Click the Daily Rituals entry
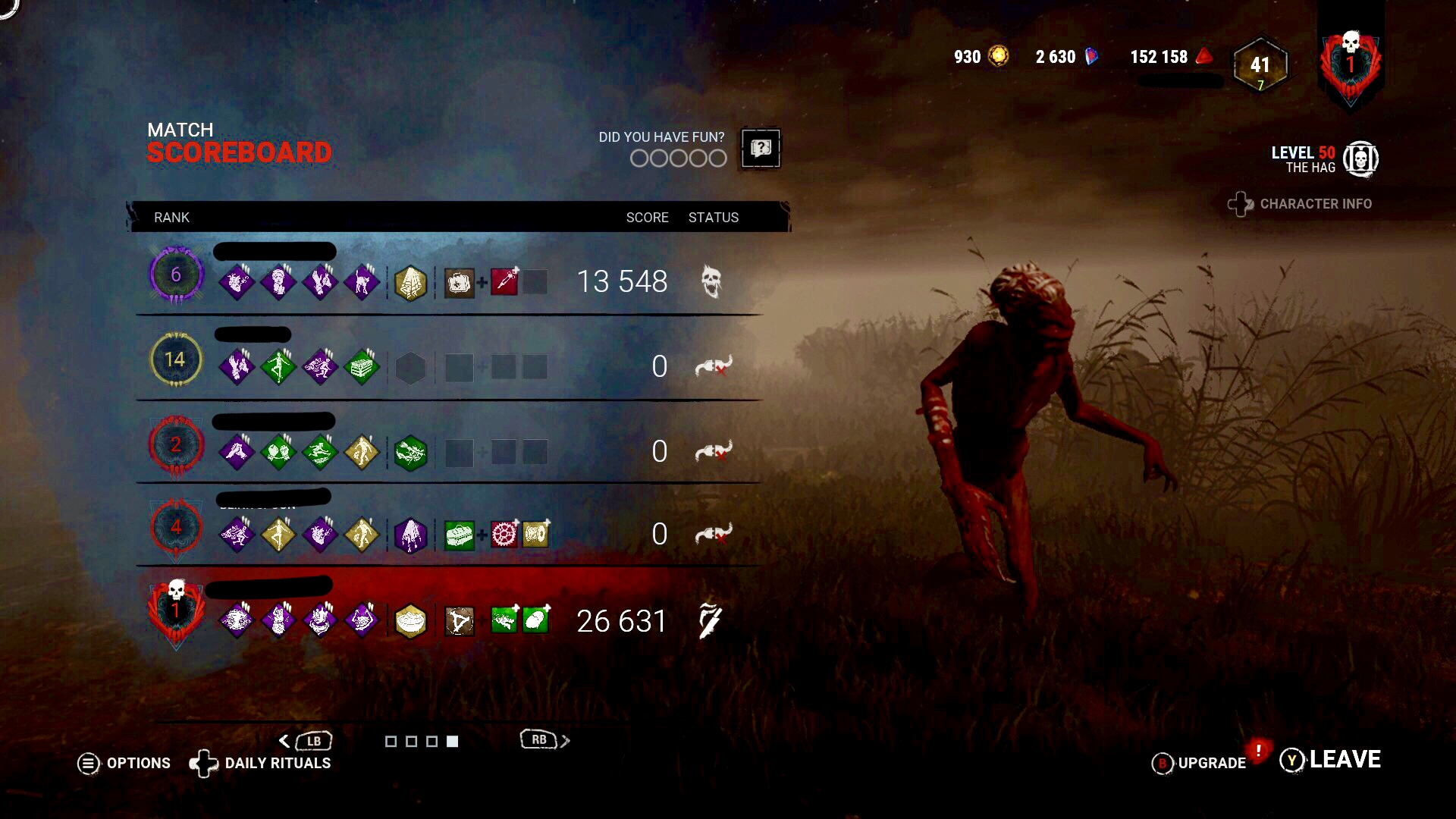 tap(277, 764)
